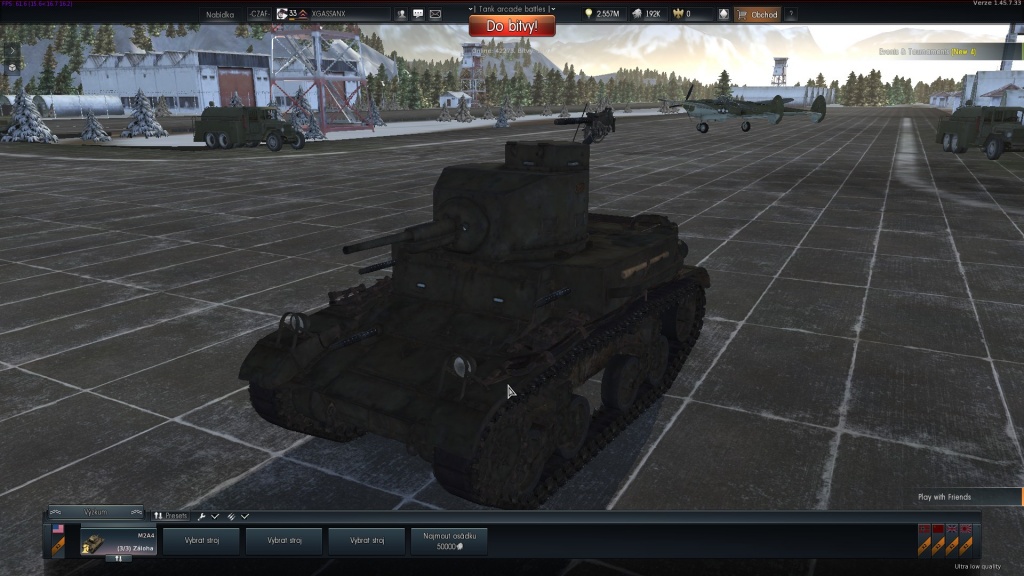Open the mail envelope icon
This screenshot has height=576, width=1024.
435,15
